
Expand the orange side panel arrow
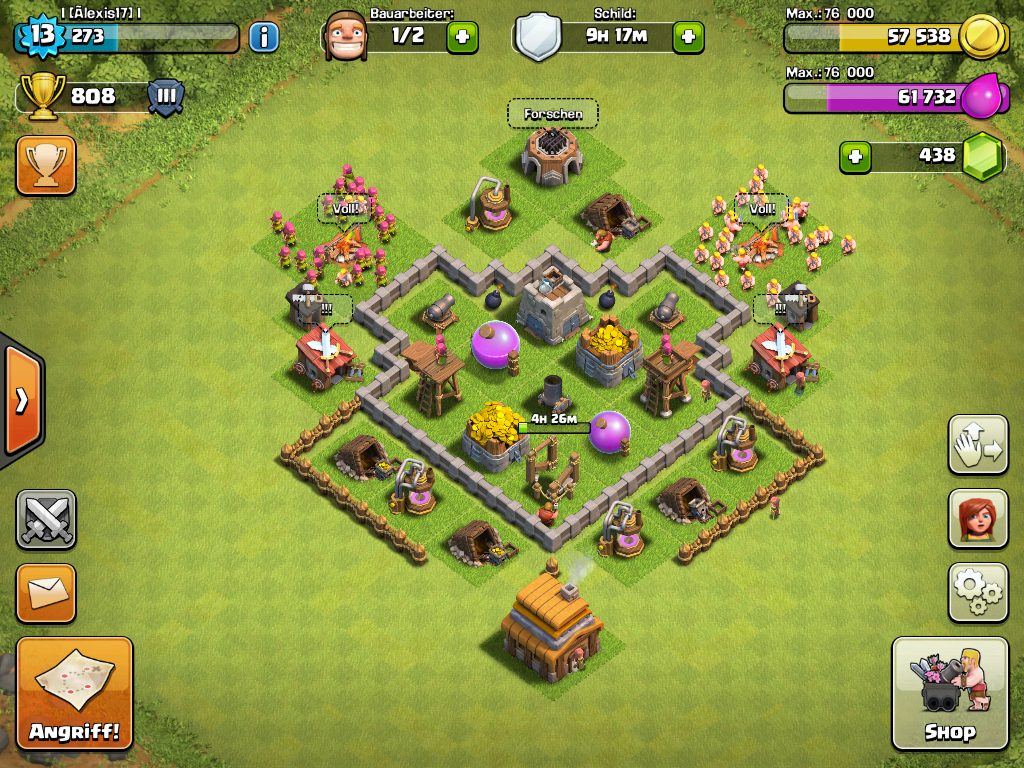(x=21, y=401)
